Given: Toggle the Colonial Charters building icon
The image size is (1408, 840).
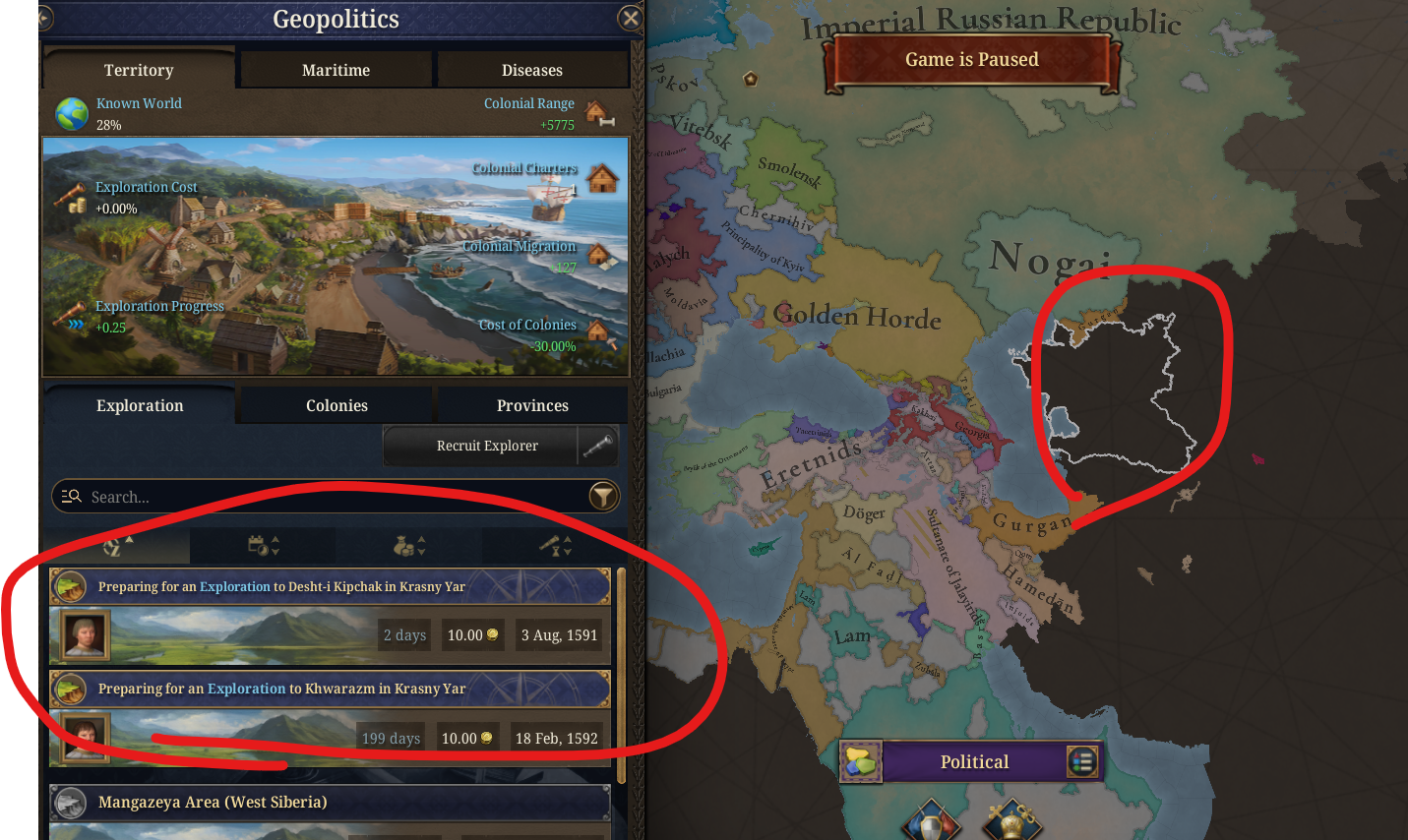Looking at the screenshot, I should [x=601, y=178].
